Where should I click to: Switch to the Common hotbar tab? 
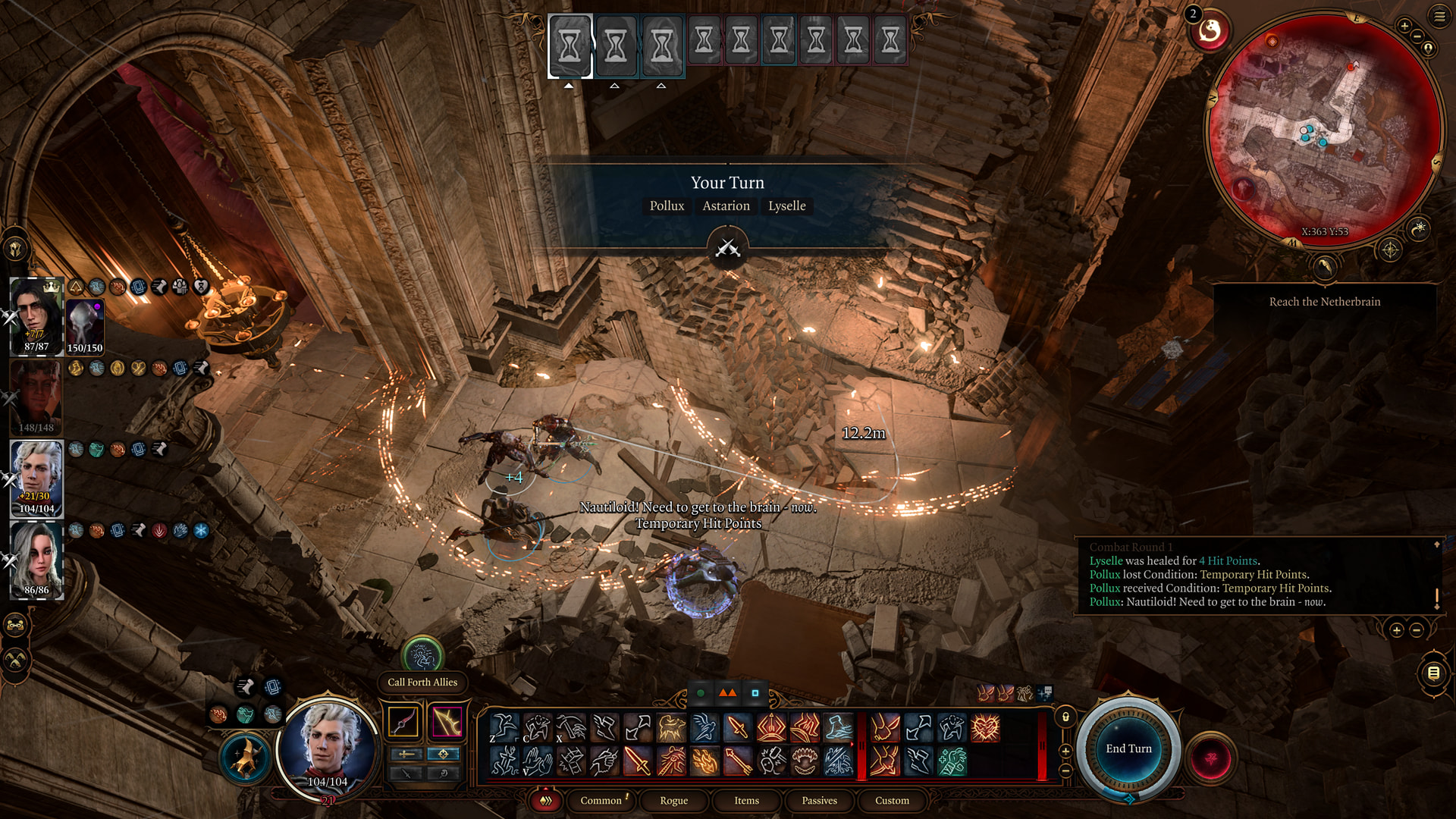coord(601,800)
